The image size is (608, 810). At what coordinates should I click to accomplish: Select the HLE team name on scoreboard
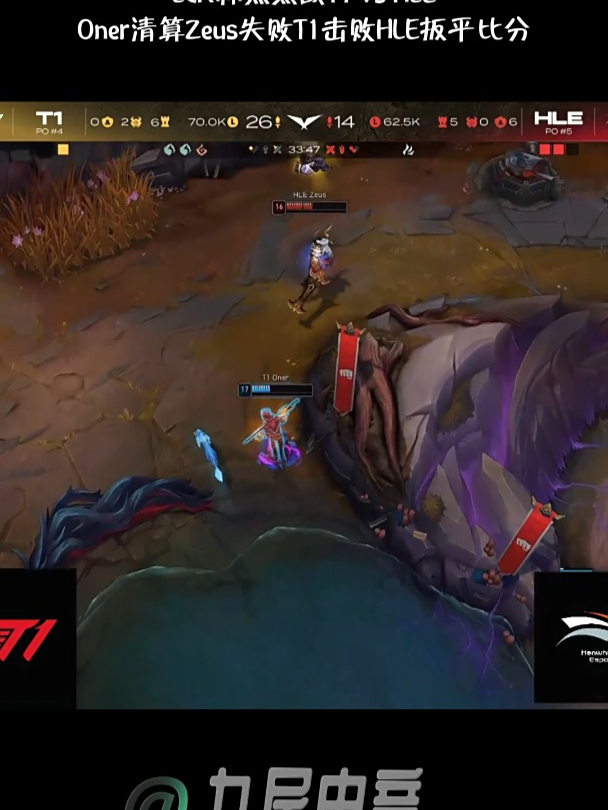(x=558, y=119)
